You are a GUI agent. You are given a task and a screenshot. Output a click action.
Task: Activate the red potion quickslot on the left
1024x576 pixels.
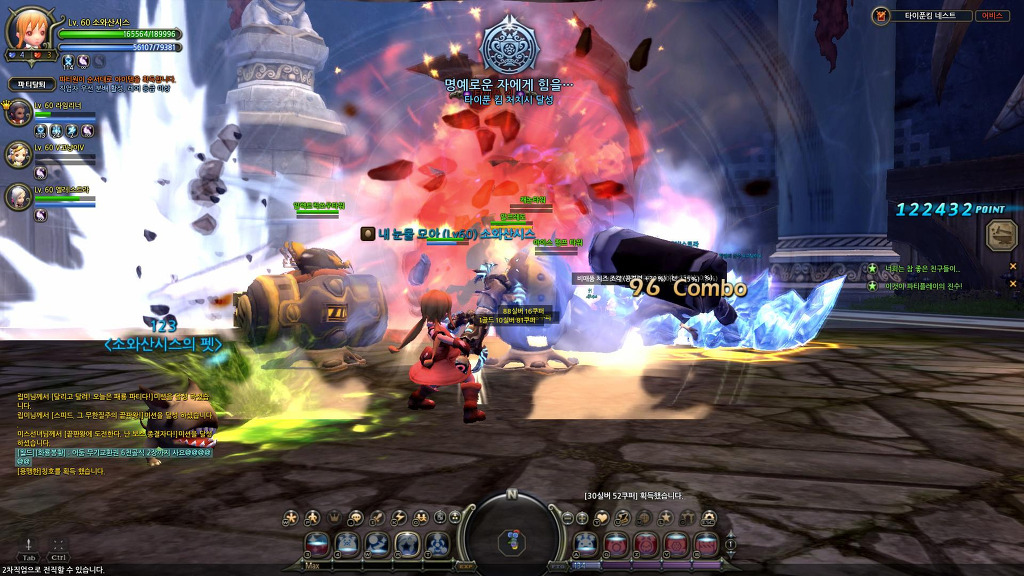coord(318,545)
